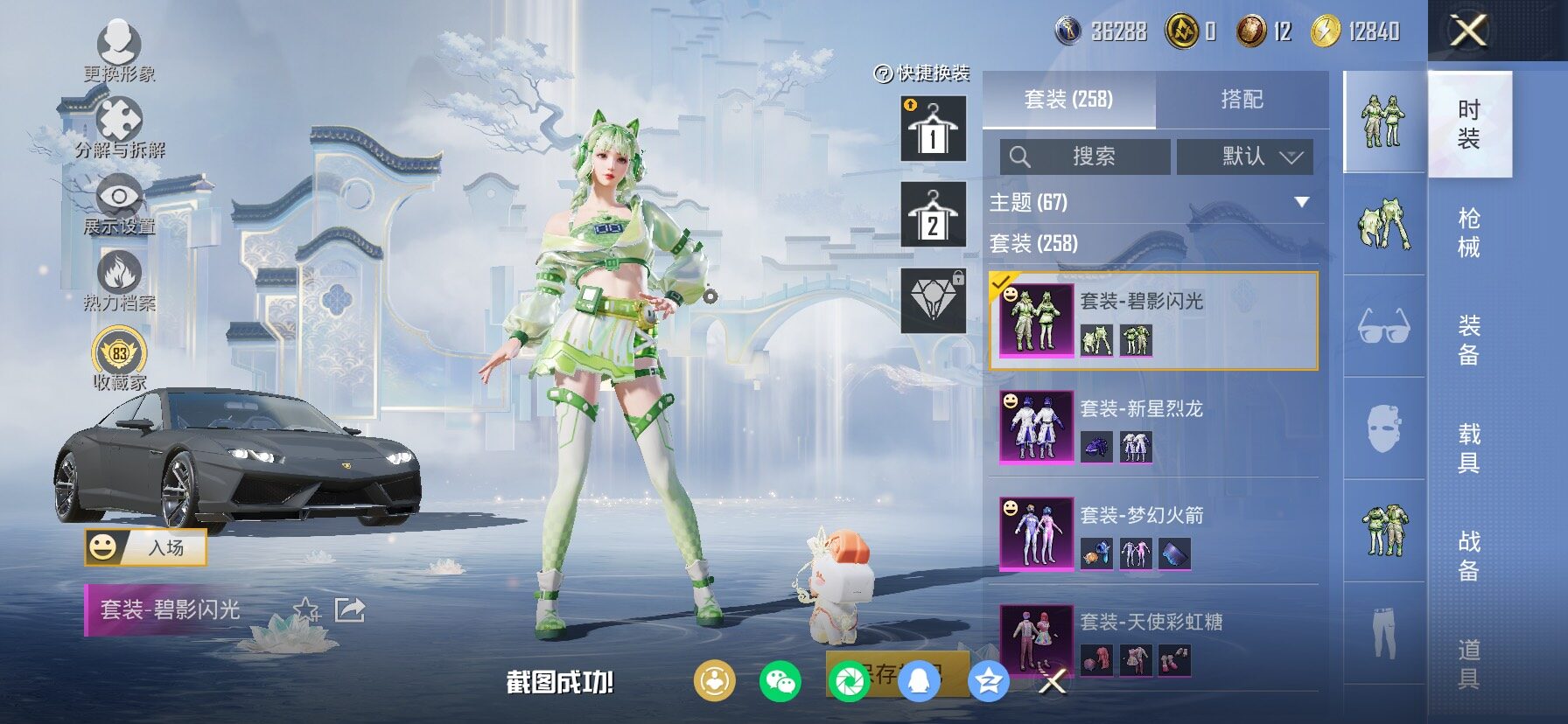Image resolution: width=1568 pixels, height=724 pixels.
Task: Open 展示设置 display settings
Action: 119,205
